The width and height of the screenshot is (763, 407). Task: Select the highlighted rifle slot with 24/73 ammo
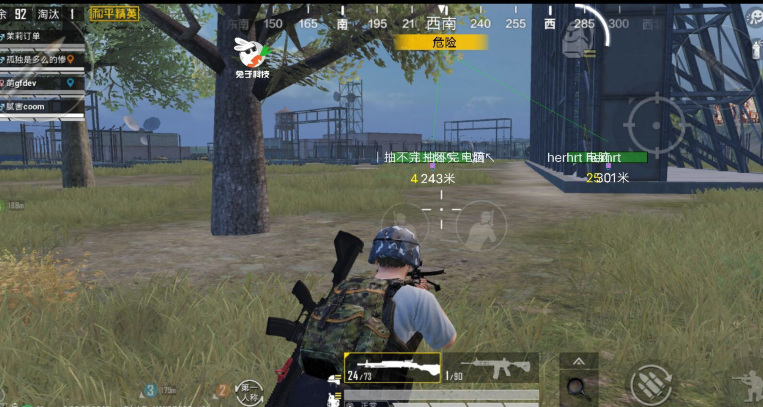click(392, 368)
